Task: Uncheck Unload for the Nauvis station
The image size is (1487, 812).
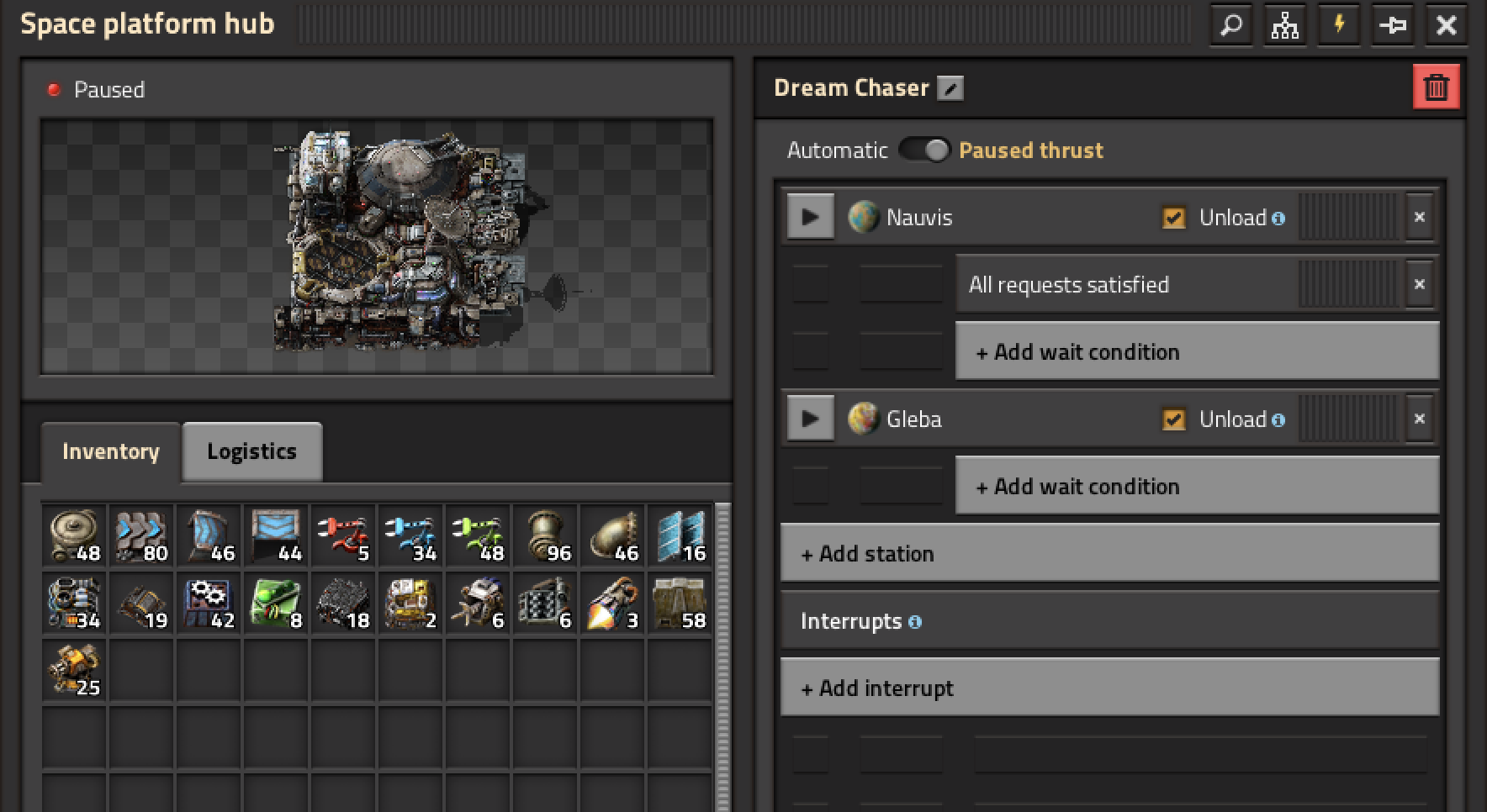Action: 1174,217
